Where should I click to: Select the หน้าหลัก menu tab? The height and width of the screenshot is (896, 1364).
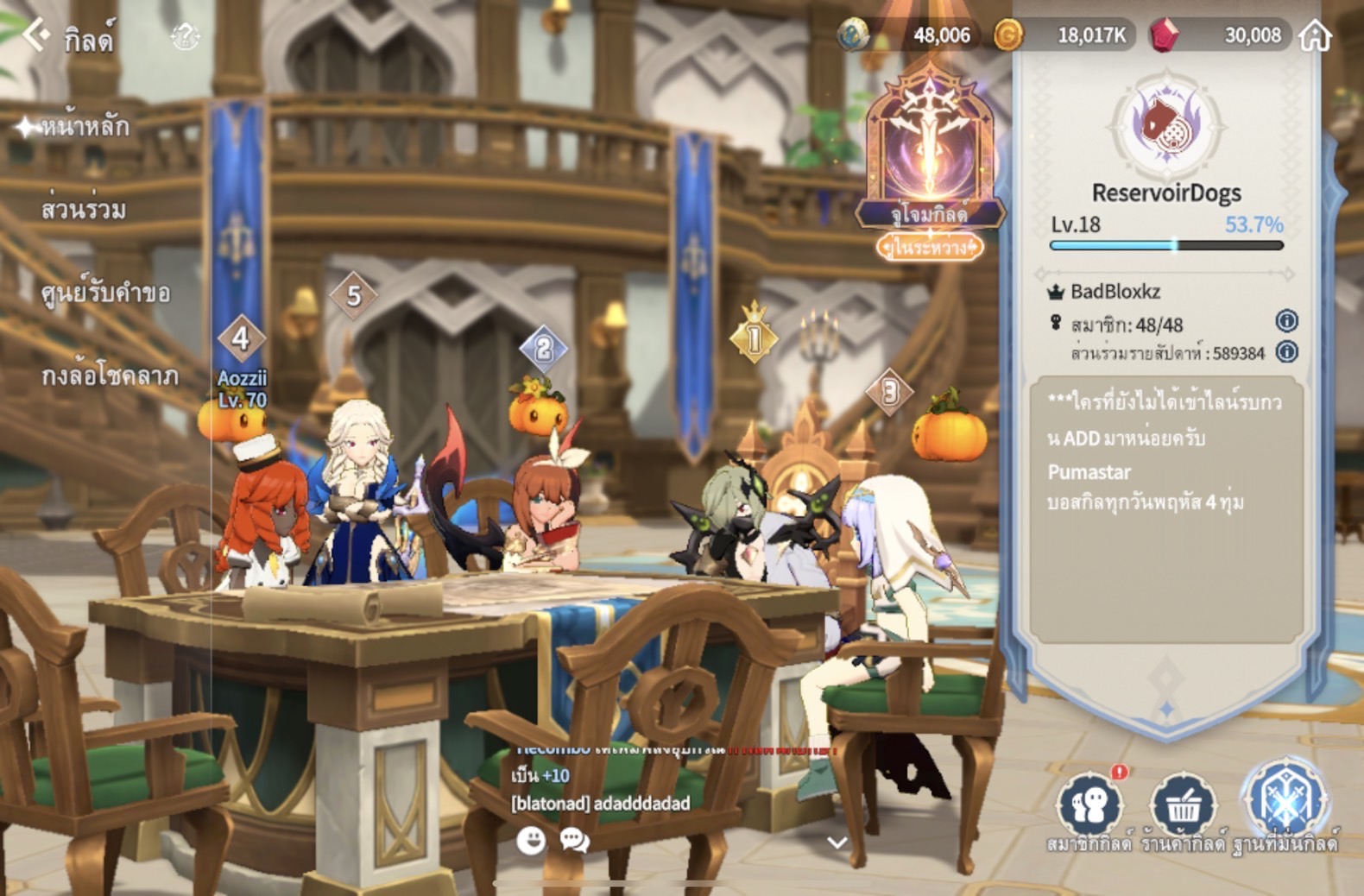pos(85,128)
